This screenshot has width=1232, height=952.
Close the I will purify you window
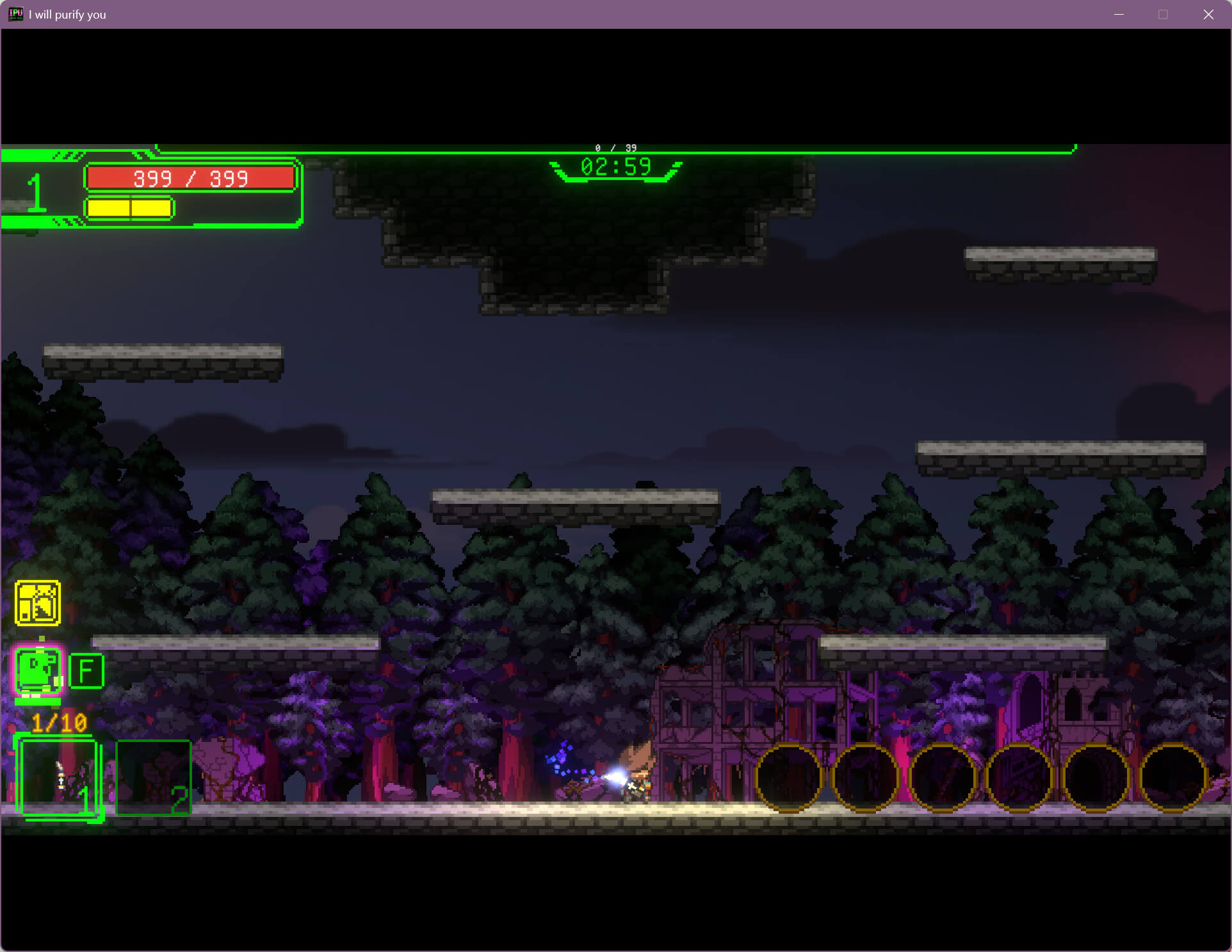(1208, 15)
